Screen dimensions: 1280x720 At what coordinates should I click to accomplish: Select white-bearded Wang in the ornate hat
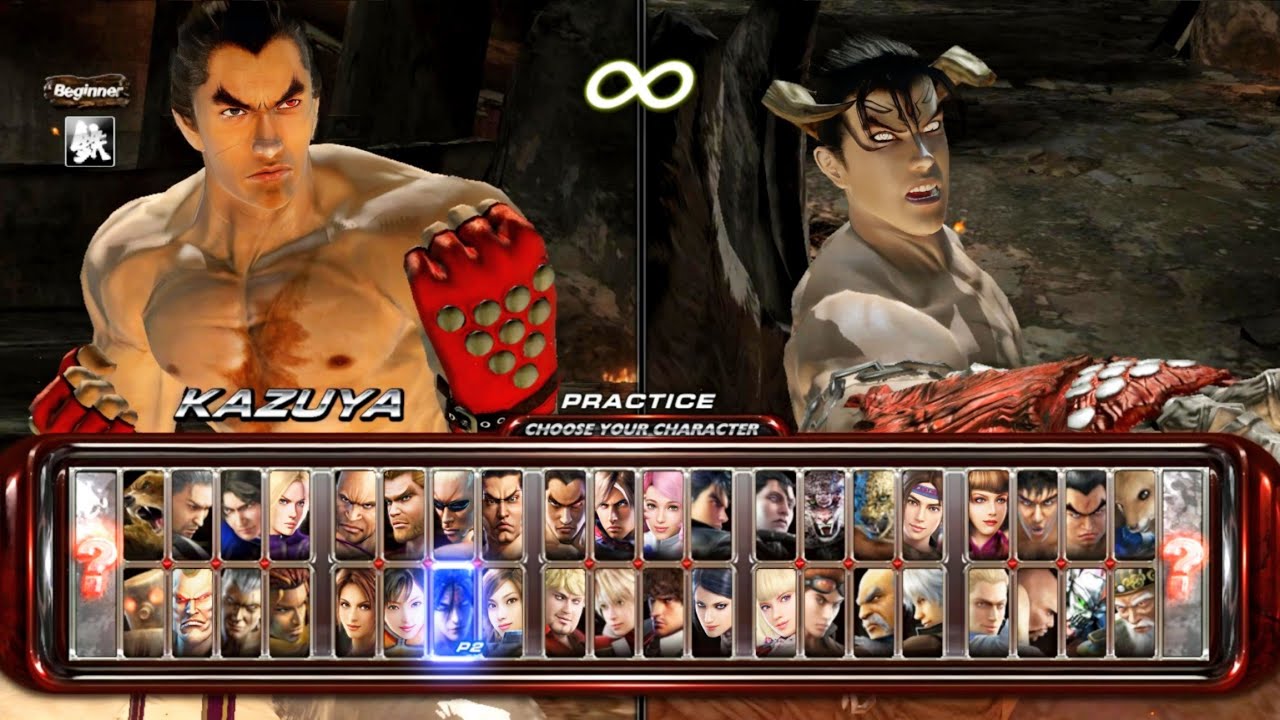1135,612
